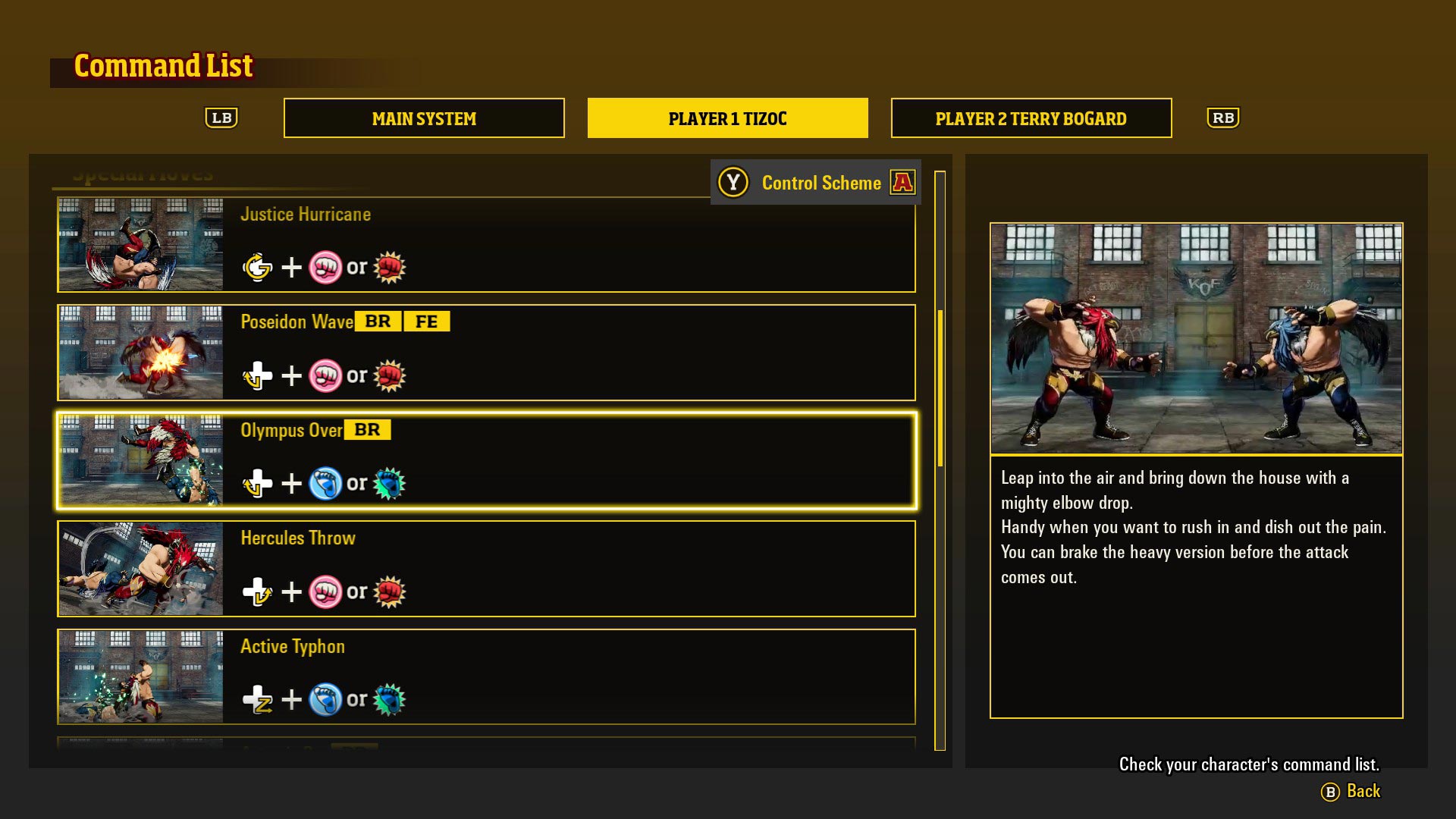Click the Y button icon beside Control Scheme
1456x819 pixels.
[732, 182]
